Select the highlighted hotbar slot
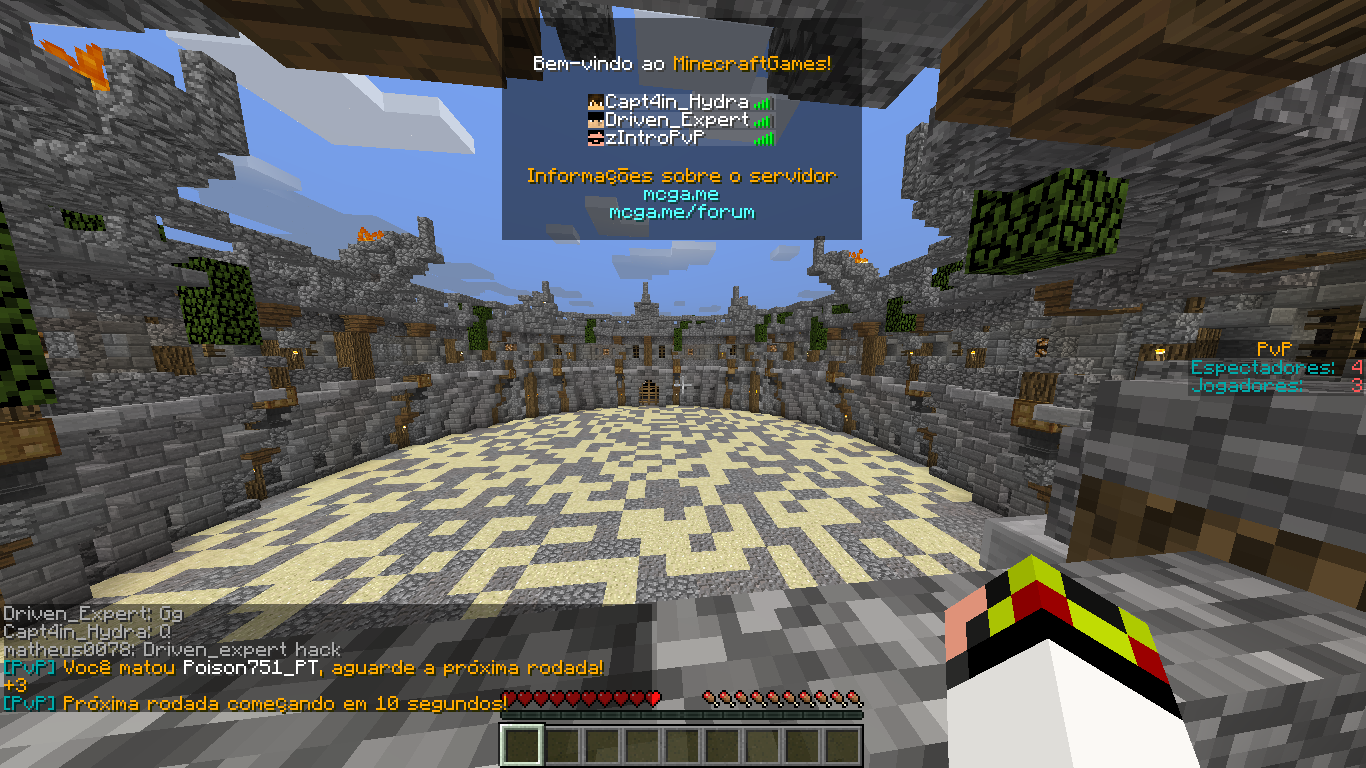This screenshot has width=1366, height=768. (522, 746)
